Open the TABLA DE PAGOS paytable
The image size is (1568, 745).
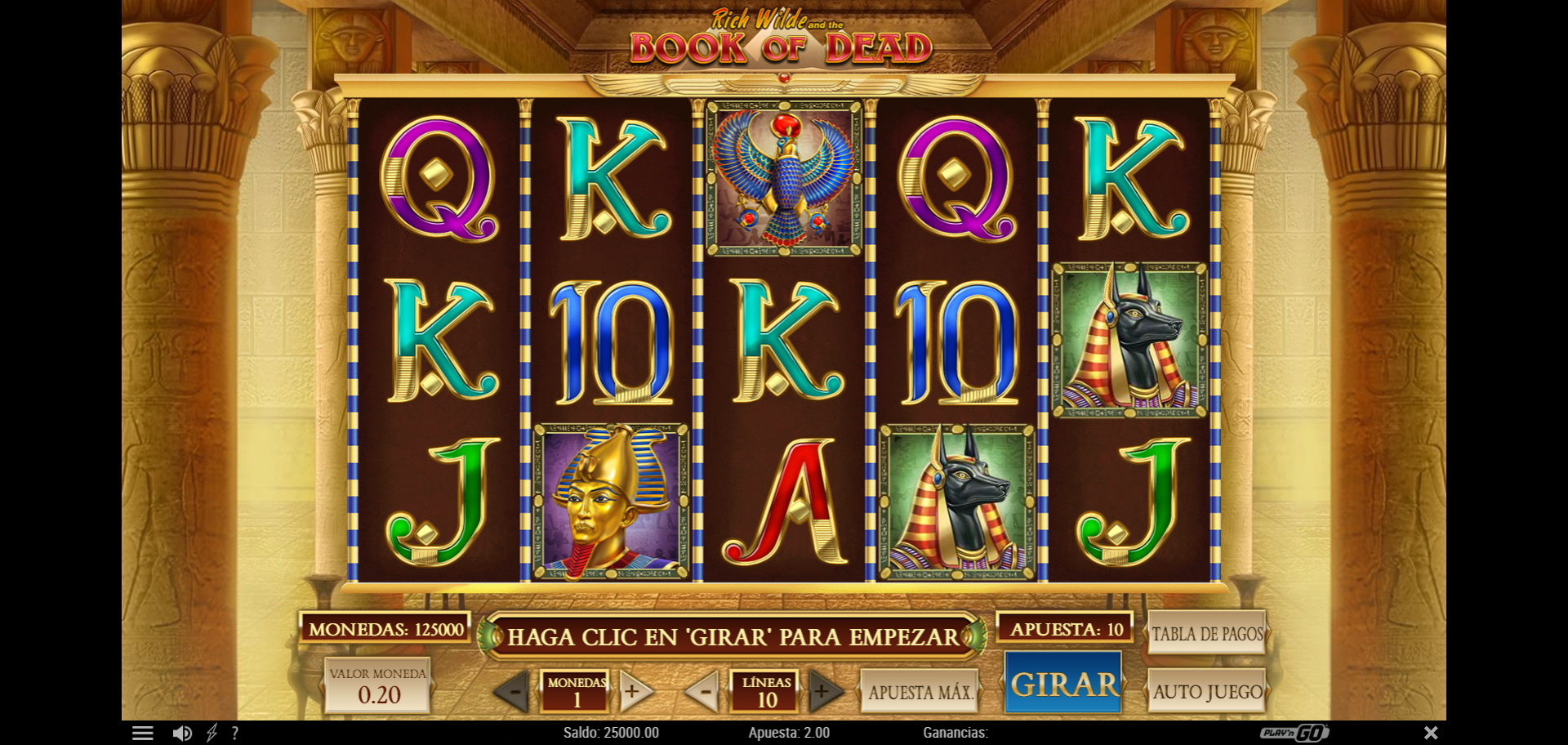coord(1206,633)
